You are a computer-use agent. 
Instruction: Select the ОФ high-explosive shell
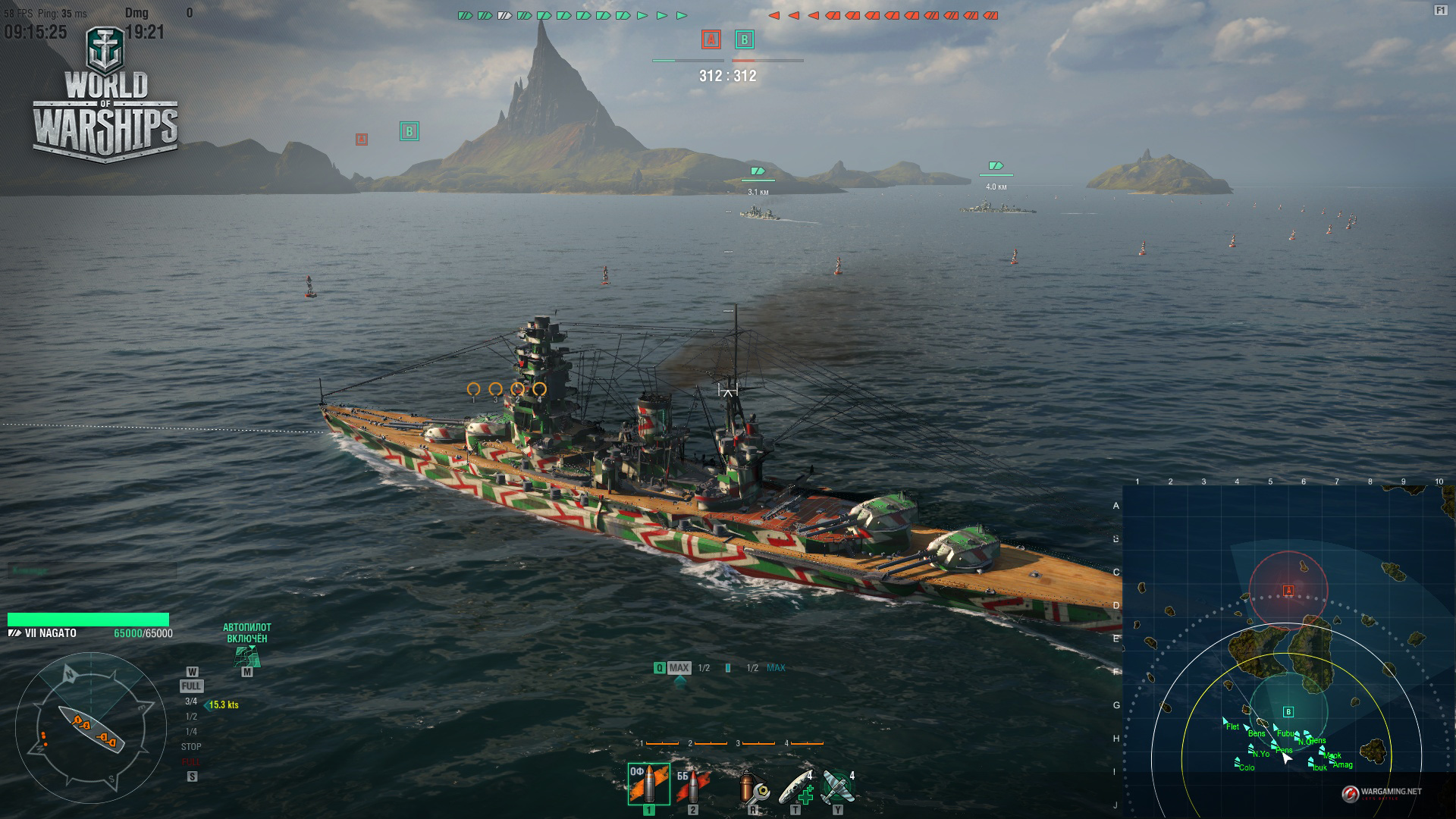[x=648, y=784]
